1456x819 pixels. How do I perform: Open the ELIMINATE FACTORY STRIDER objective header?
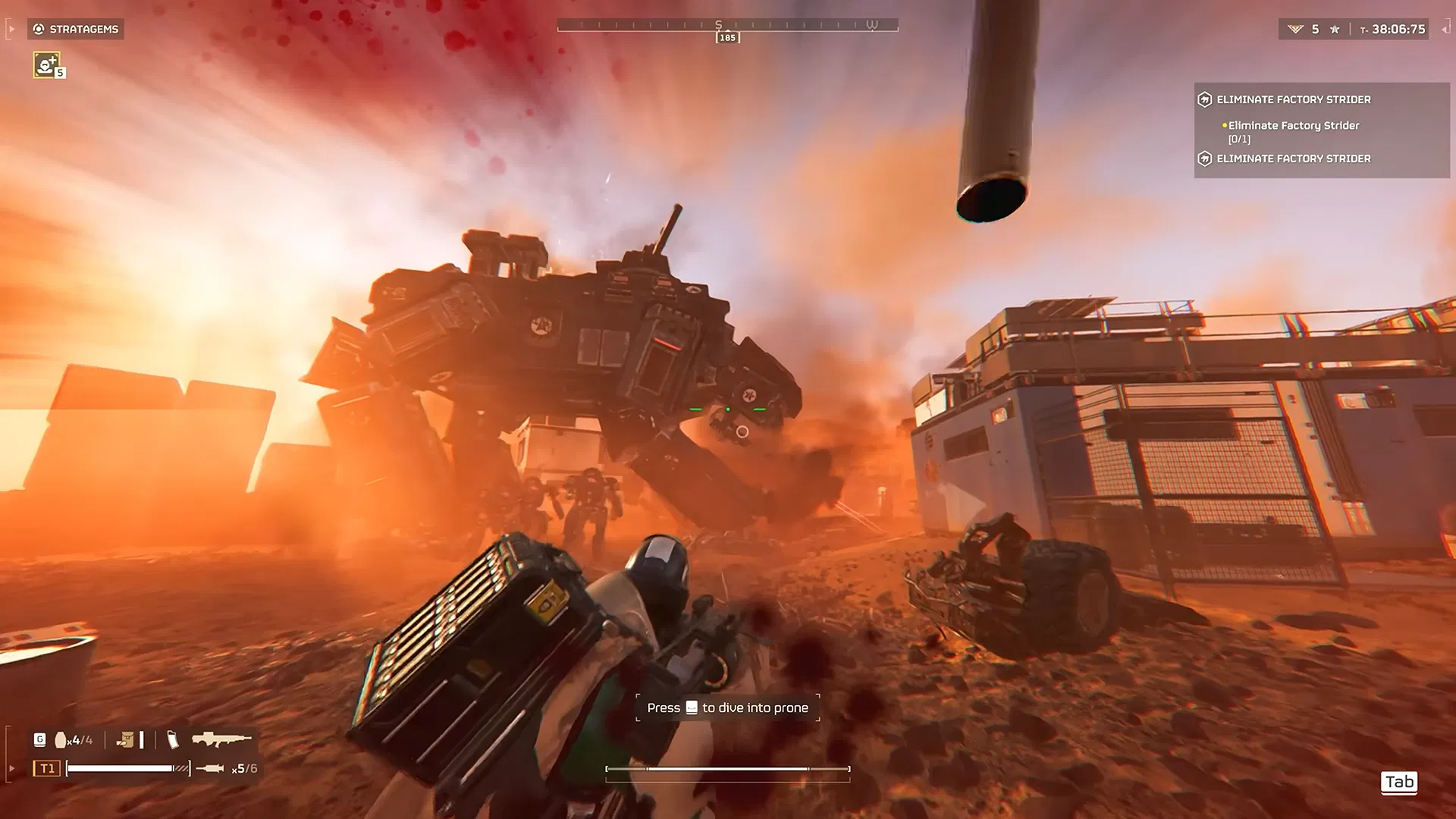pos(1294,99)
